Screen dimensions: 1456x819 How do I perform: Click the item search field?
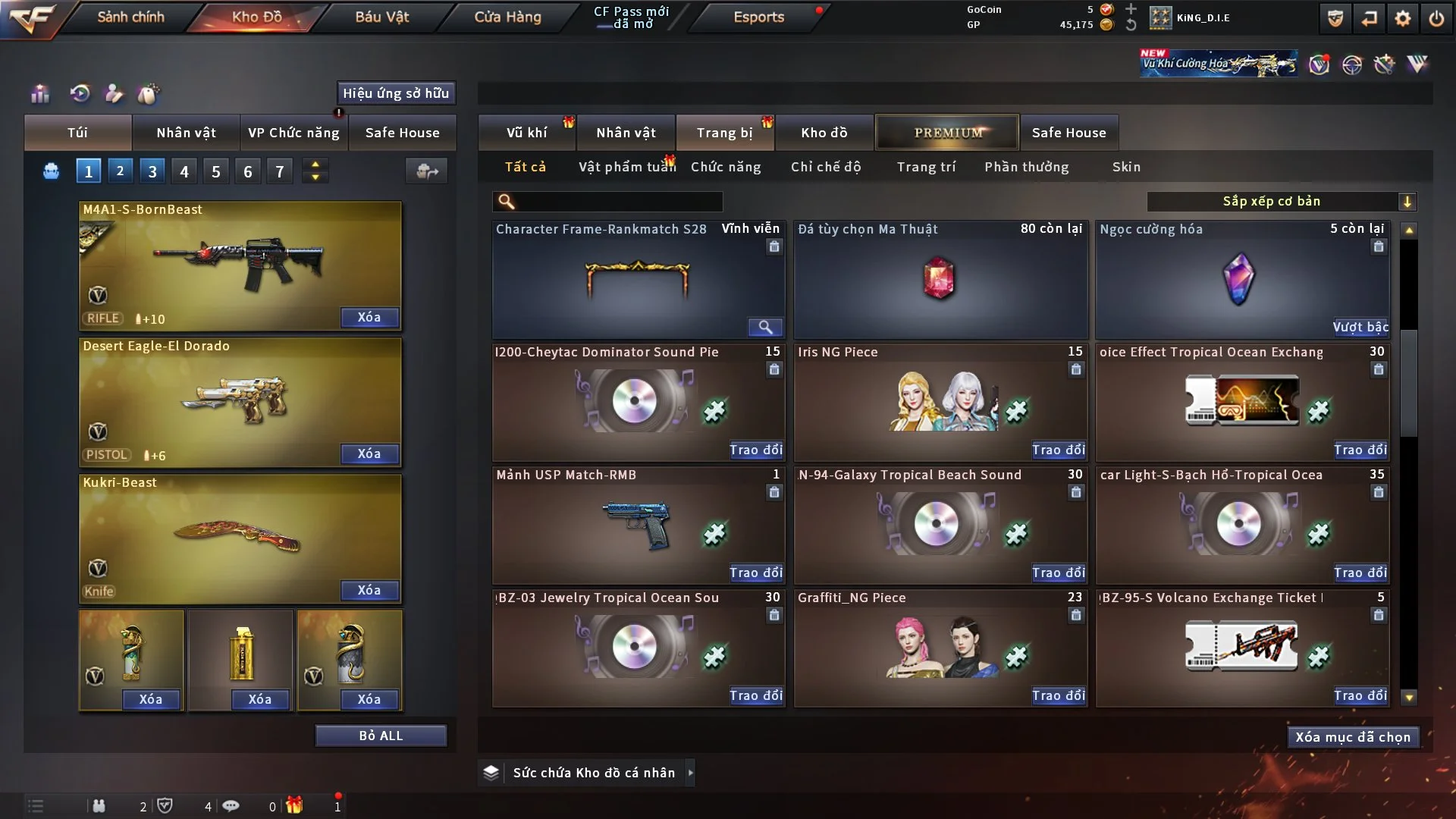(x=618, y=202)
